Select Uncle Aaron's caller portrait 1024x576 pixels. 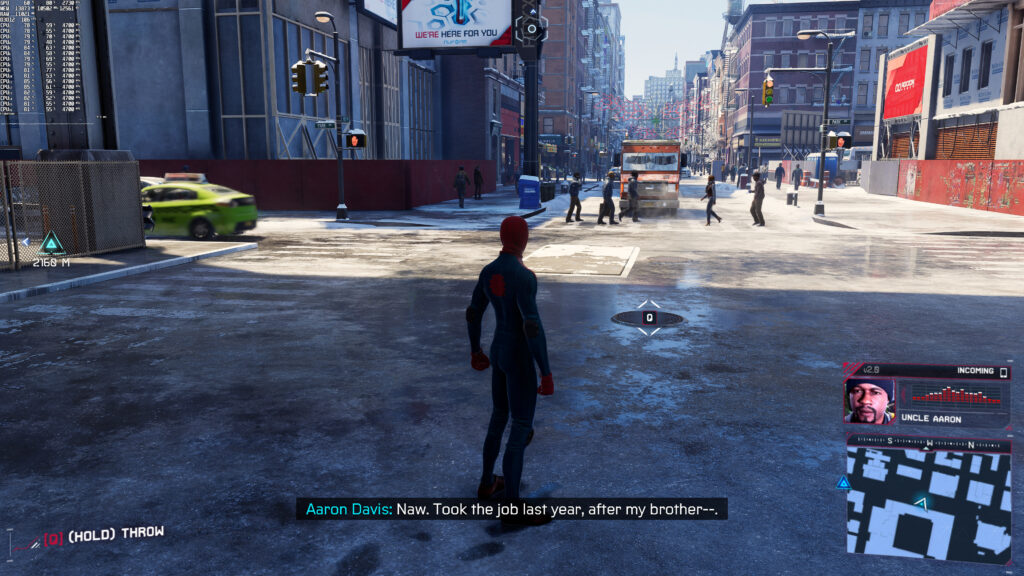coord(869,400)
